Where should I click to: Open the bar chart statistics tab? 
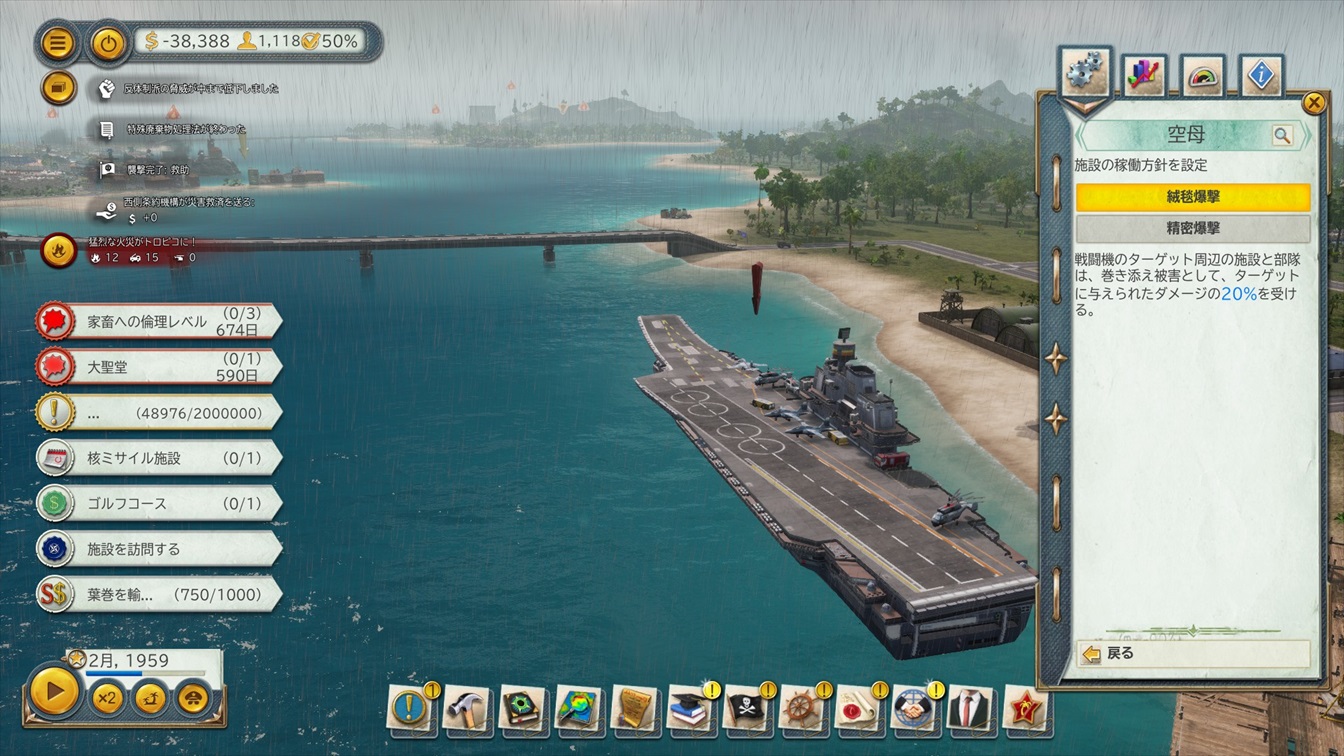point(1144,75)
